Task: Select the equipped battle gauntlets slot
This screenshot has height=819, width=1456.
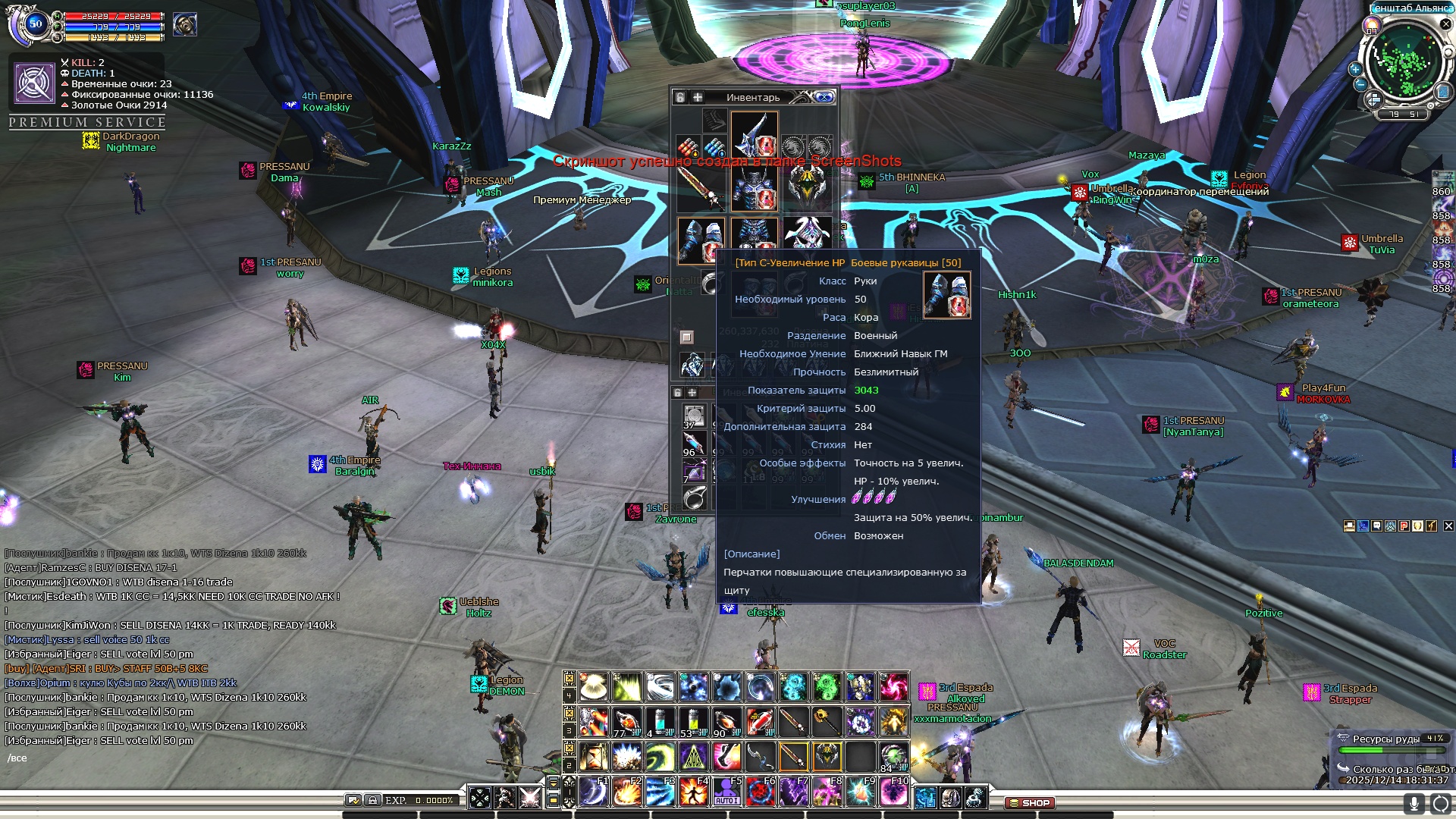Action: pyautogui.click(x=701, y=240)
